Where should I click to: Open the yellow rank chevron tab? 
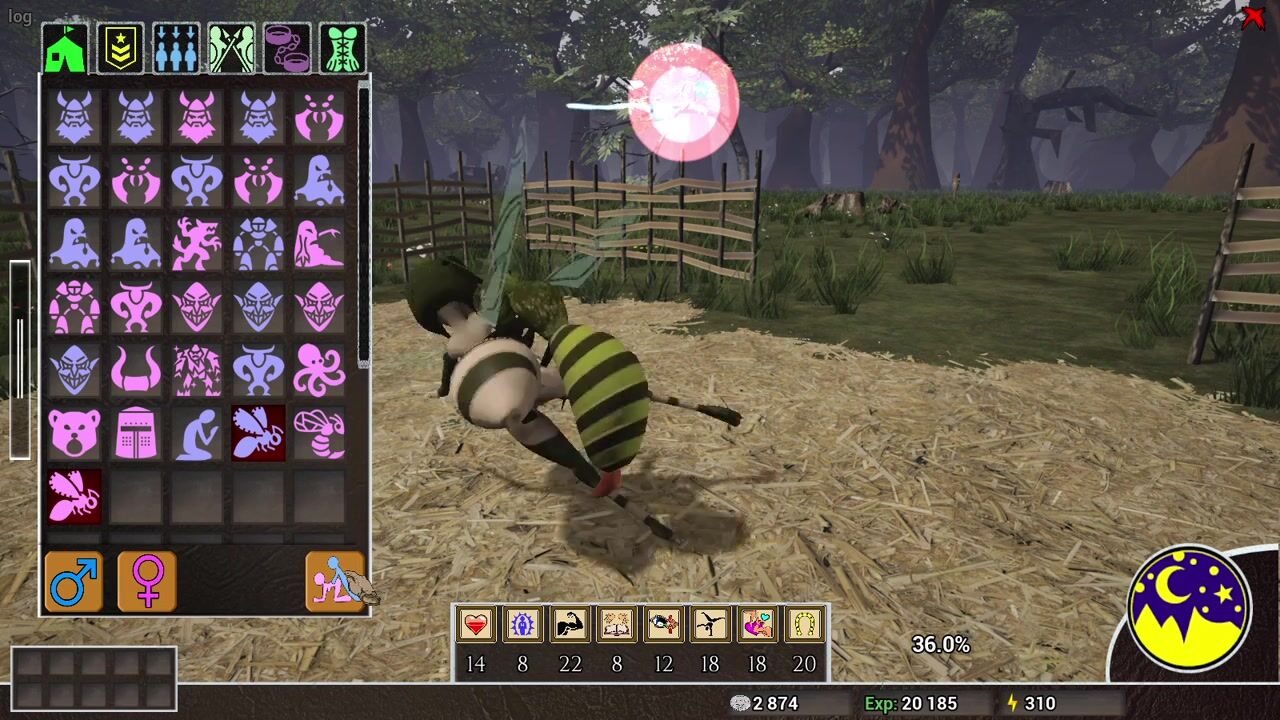click(x=120, y=48)
